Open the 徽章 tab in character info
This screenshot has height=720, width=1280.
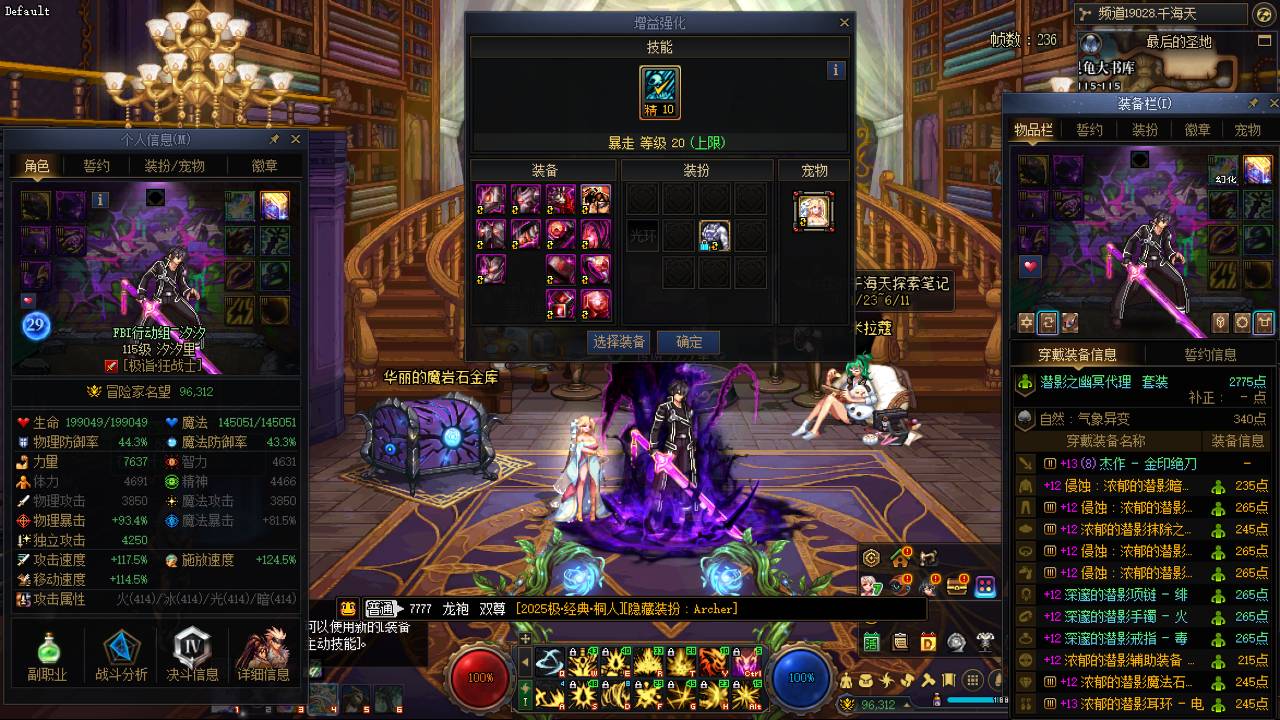(x=265, y=166)
